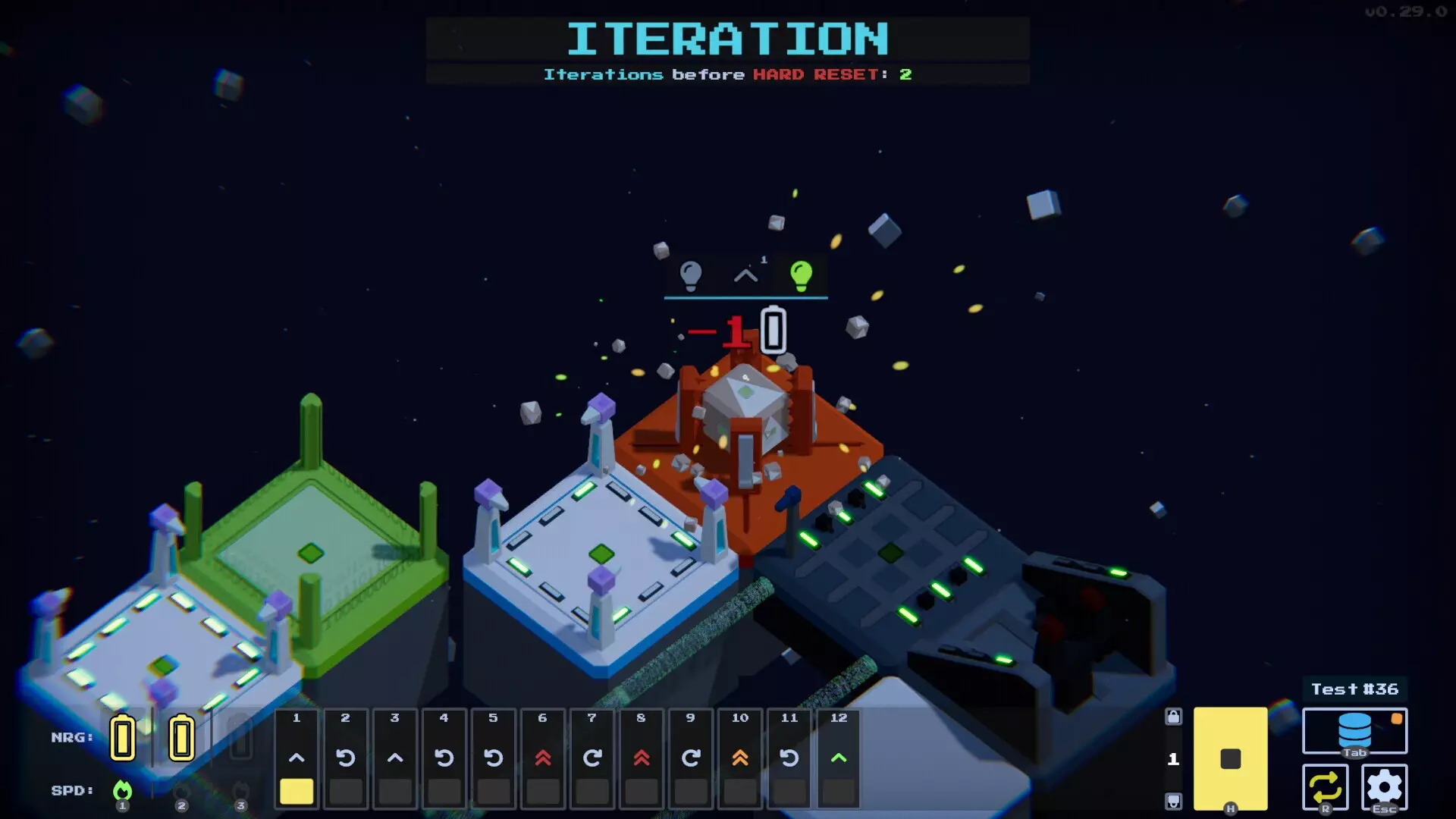Select command slot 11 rotate-left instruction

(x=789, y=758)
